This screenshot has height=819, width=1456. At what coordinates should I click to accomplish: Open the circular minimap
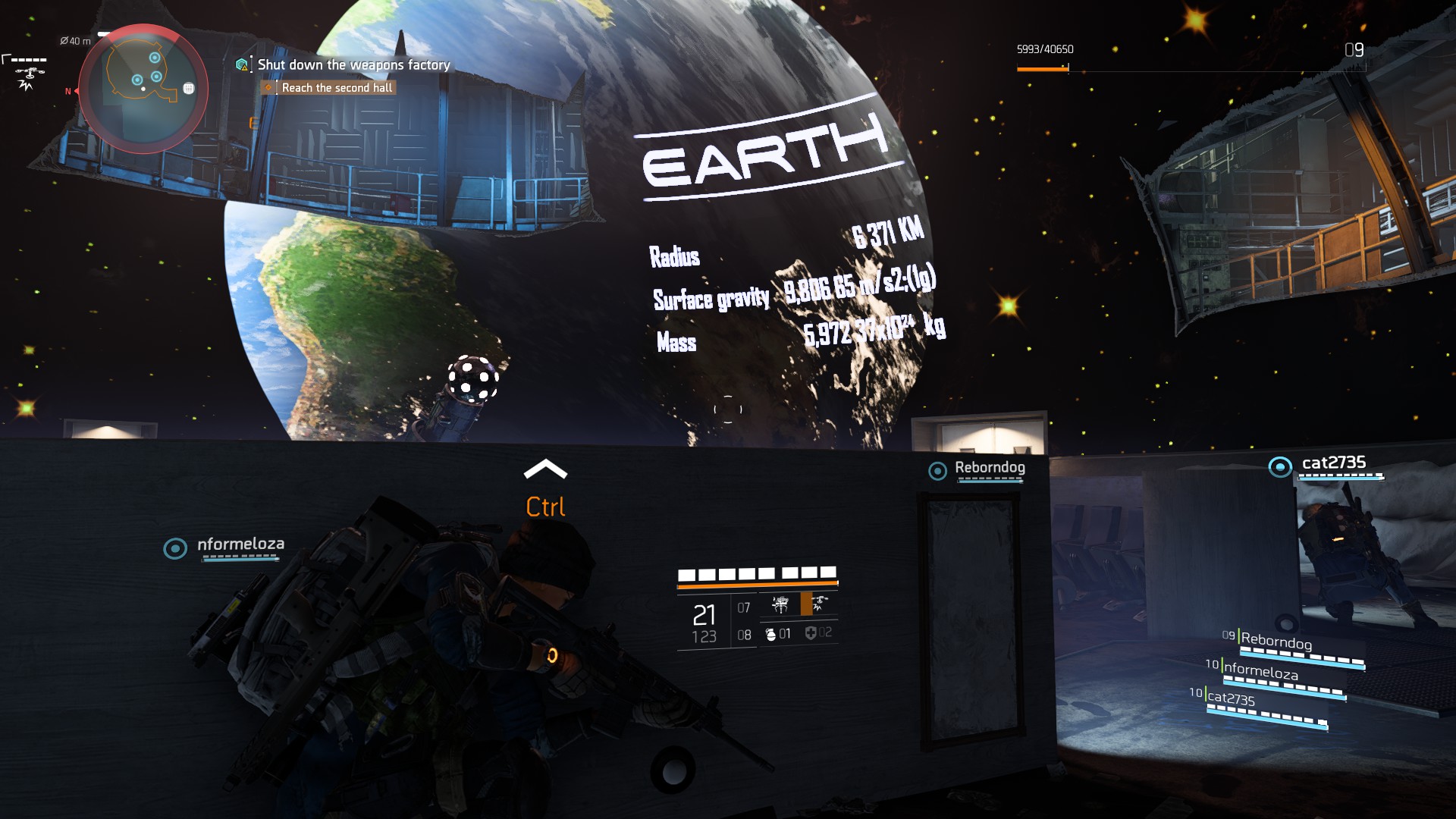click(x=143, y=89)
